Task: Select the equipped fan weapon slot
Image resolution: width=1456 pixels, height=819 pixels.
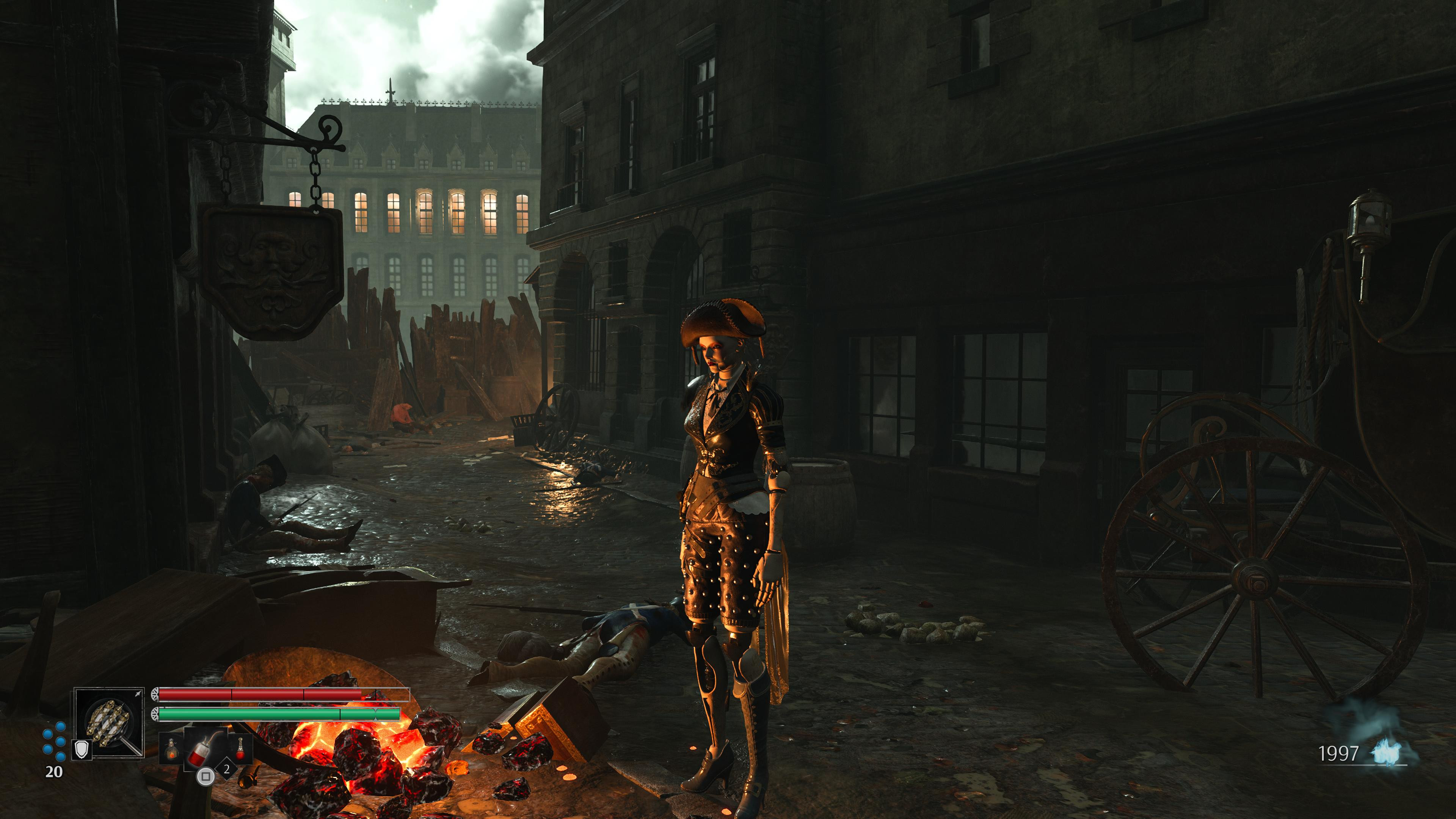Action: [x=109, y=723]
